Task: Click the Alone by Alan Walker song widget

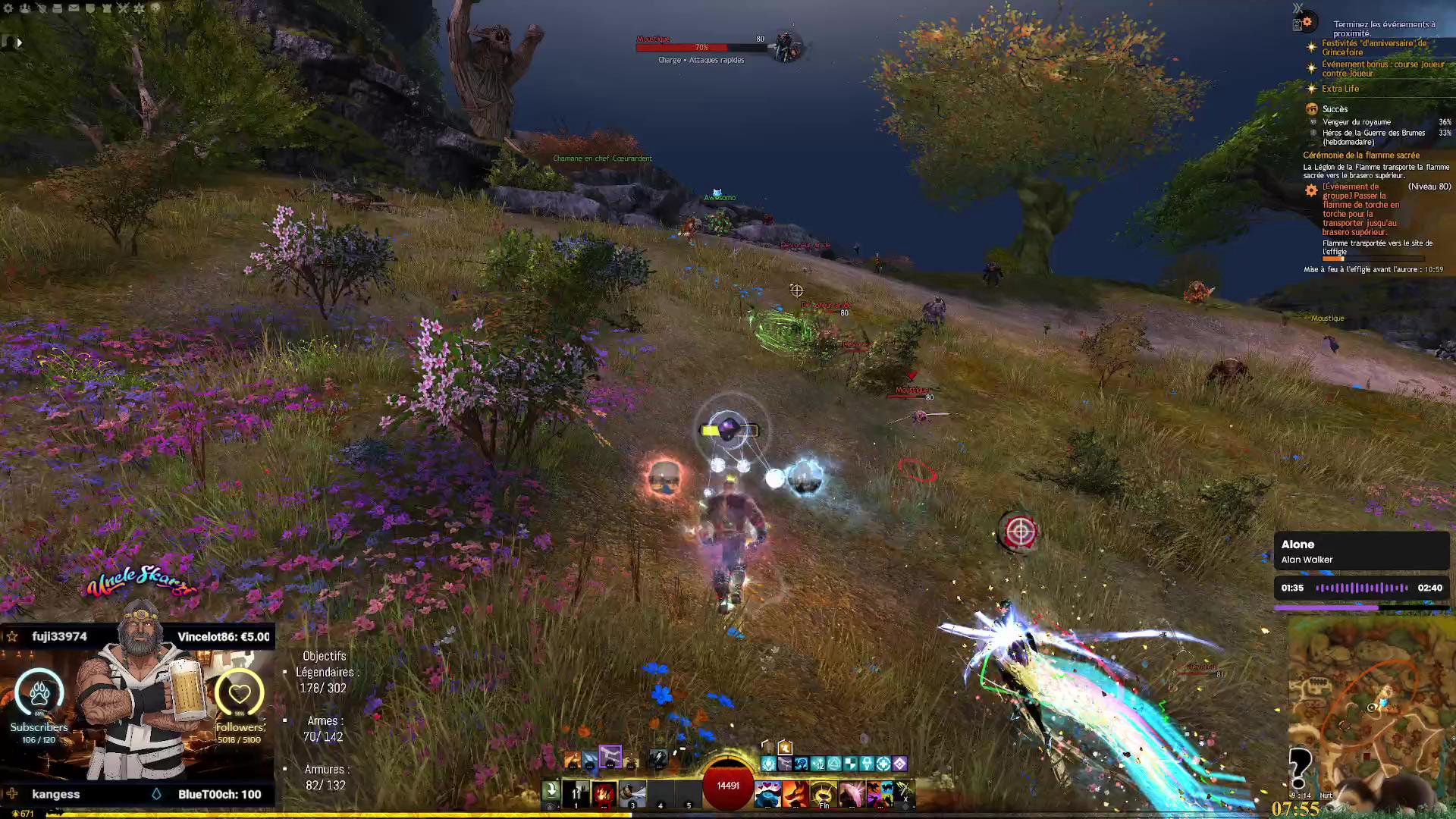Action: pos(1361,551)
